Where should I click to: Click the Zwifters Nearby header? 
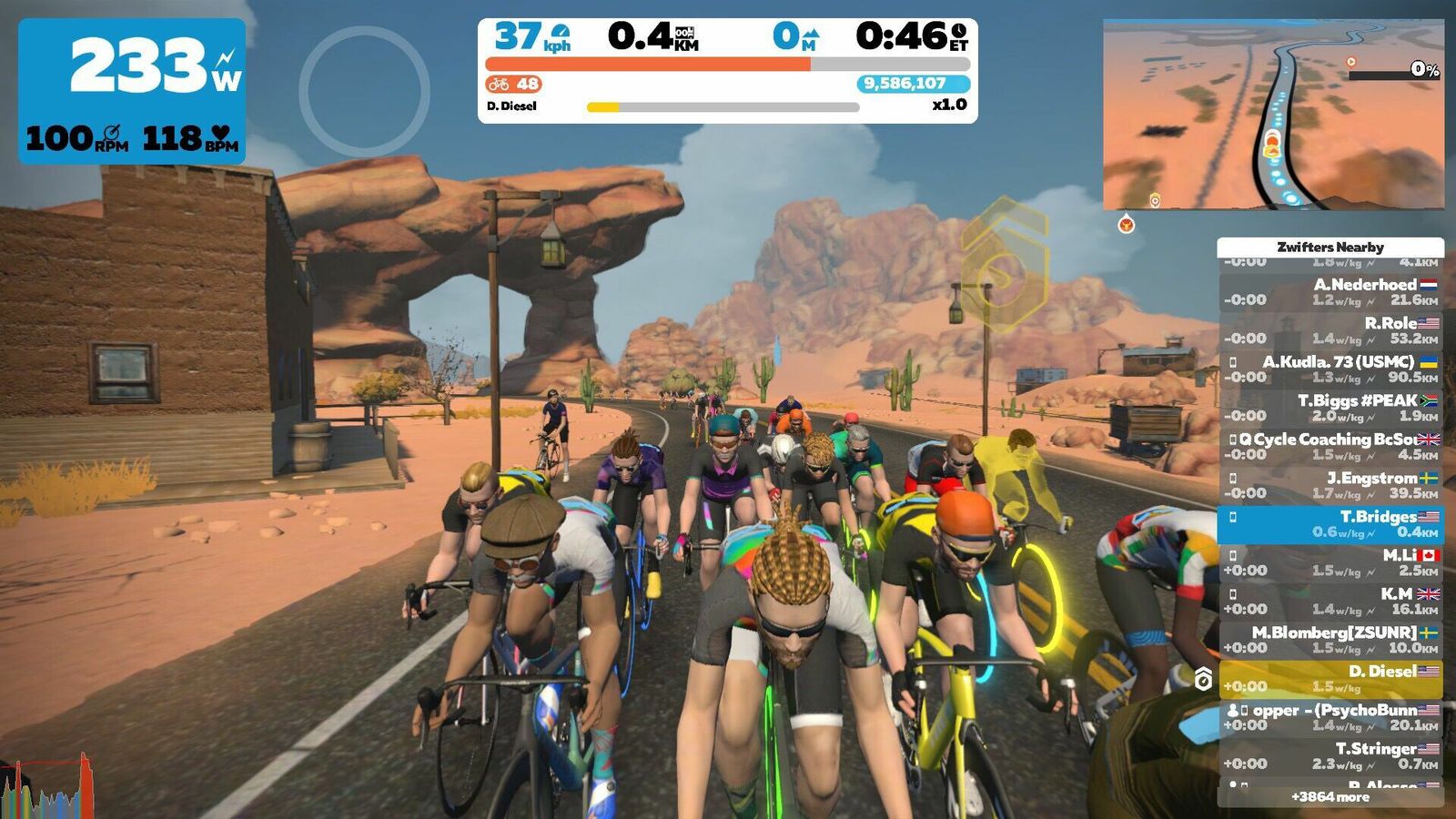coord(1330,247)
